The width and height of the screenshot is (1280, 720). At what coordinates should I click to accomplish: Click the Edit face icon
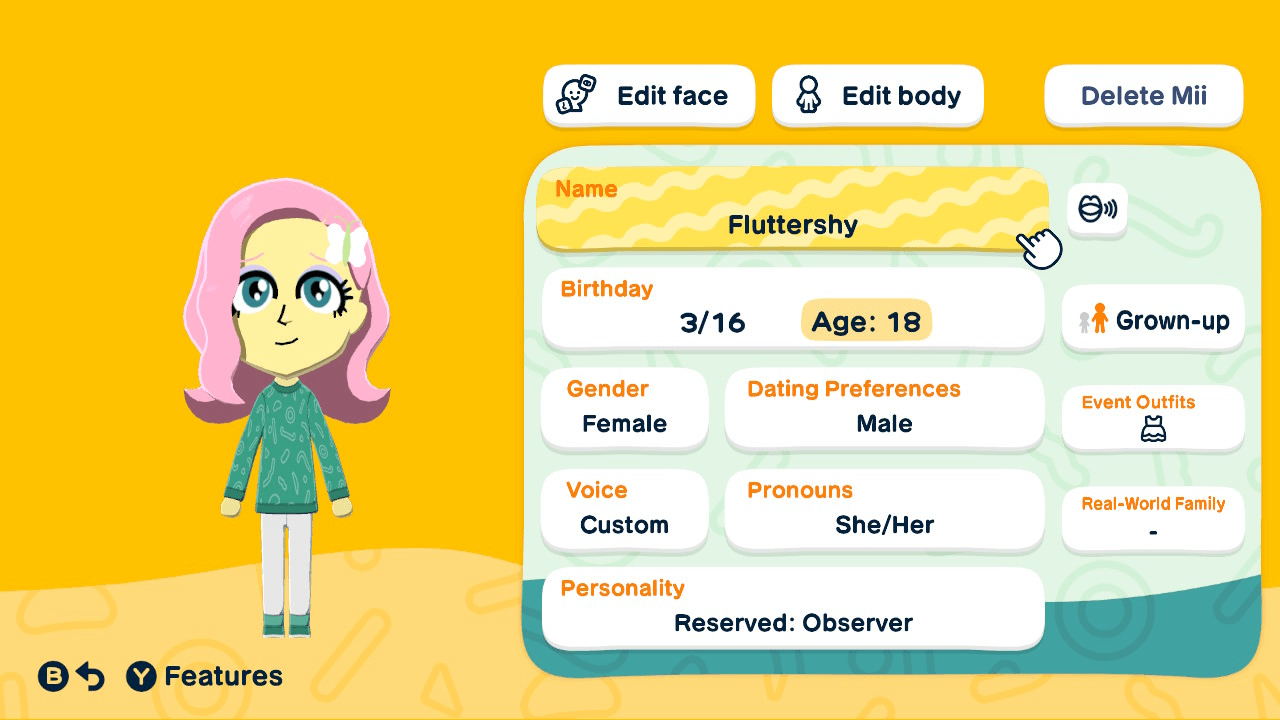575,94
